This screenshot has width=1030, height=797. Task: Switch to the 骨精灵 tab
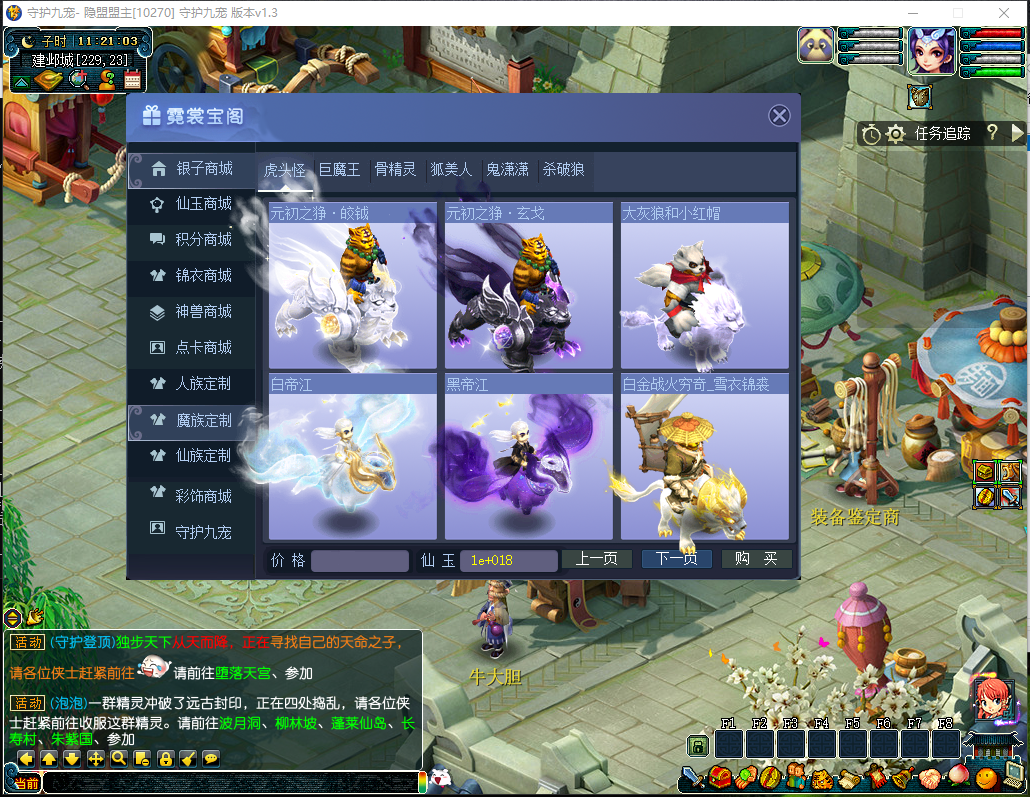click(x=395, y=170)
